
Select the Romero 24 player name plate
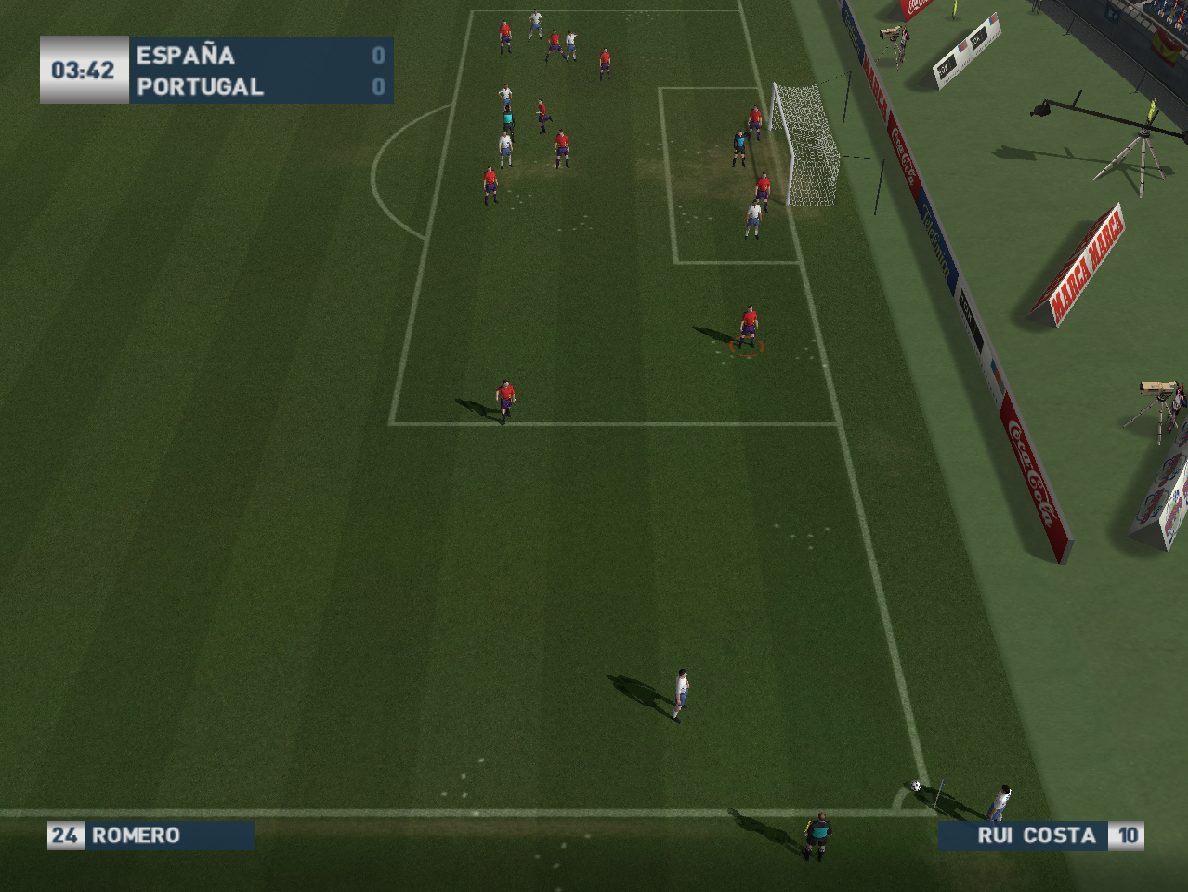[150, 835]
